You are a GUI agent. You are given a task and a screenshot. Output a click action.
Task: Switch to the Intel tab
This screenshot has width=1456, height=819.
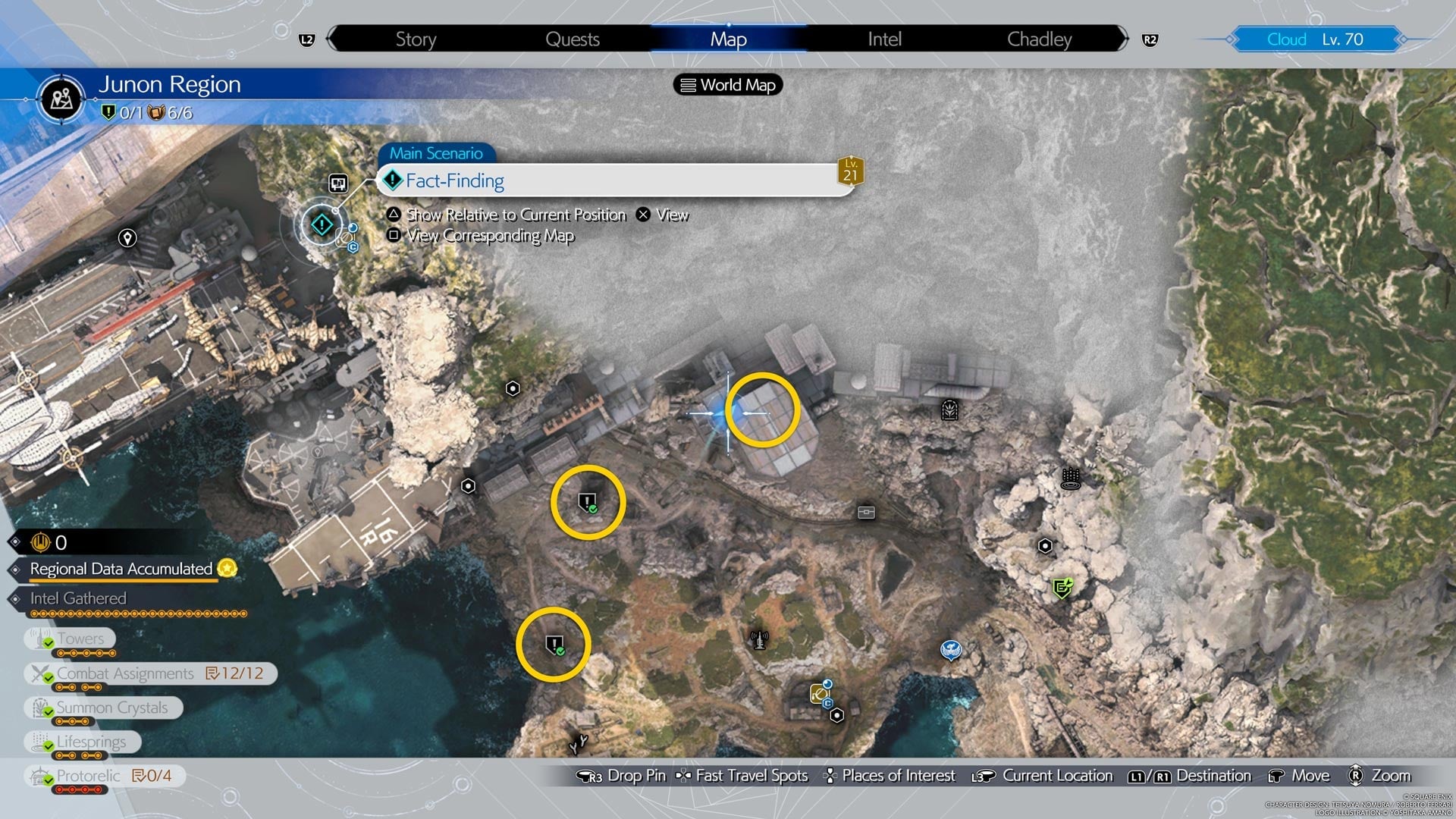(x=883, y=39)
